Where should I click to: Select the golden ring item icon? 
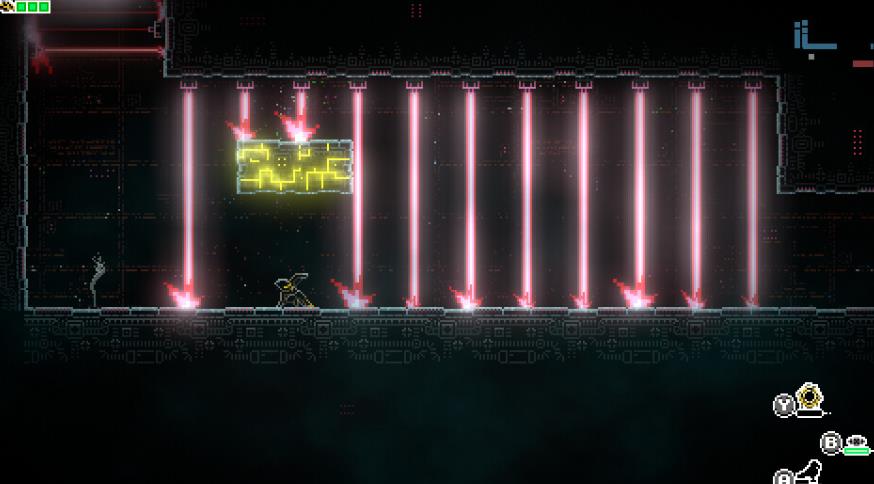[x=808, y=400]
